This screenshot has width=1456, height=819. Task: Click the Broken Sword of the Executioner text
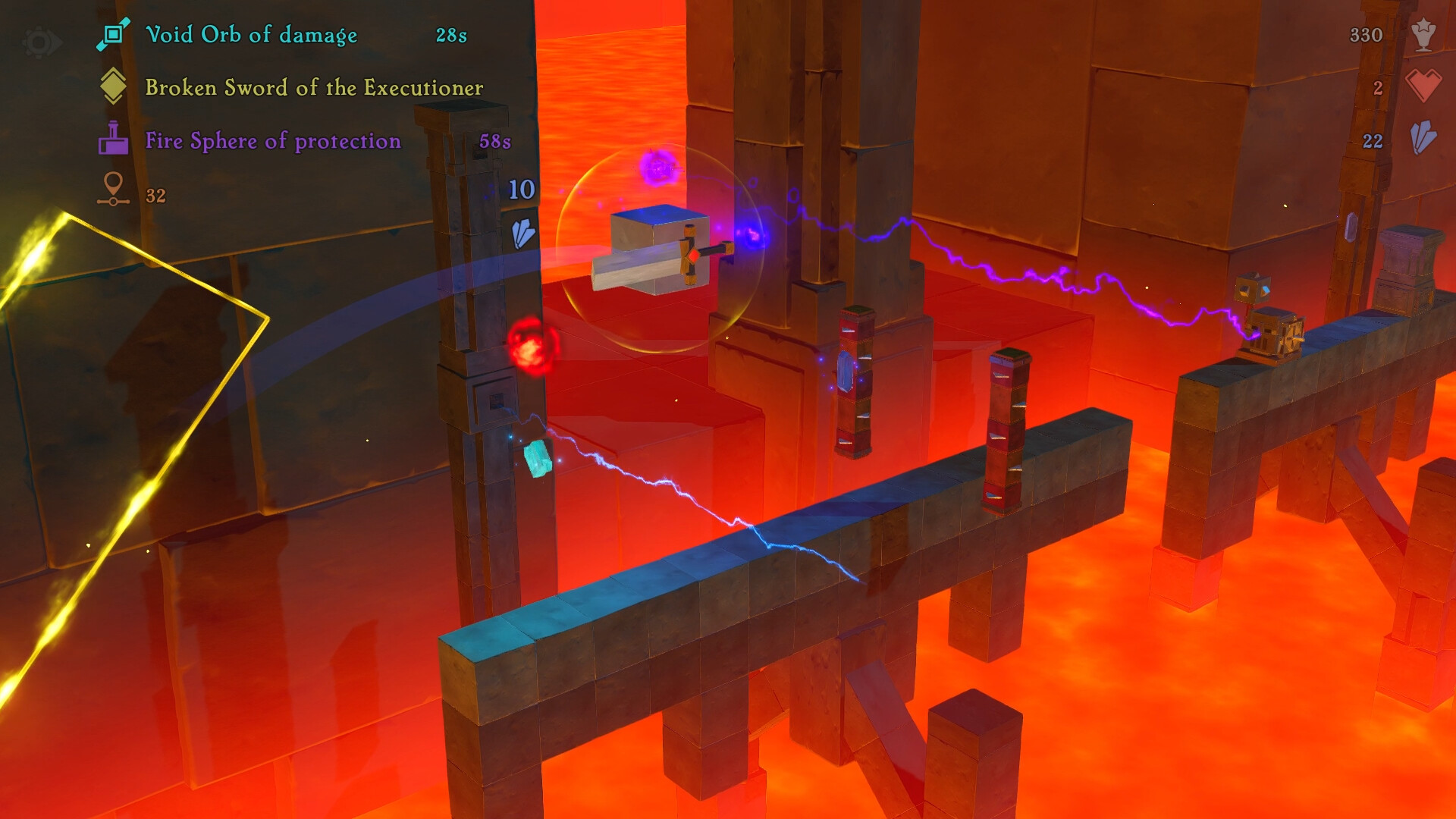[x=315, y=87]
